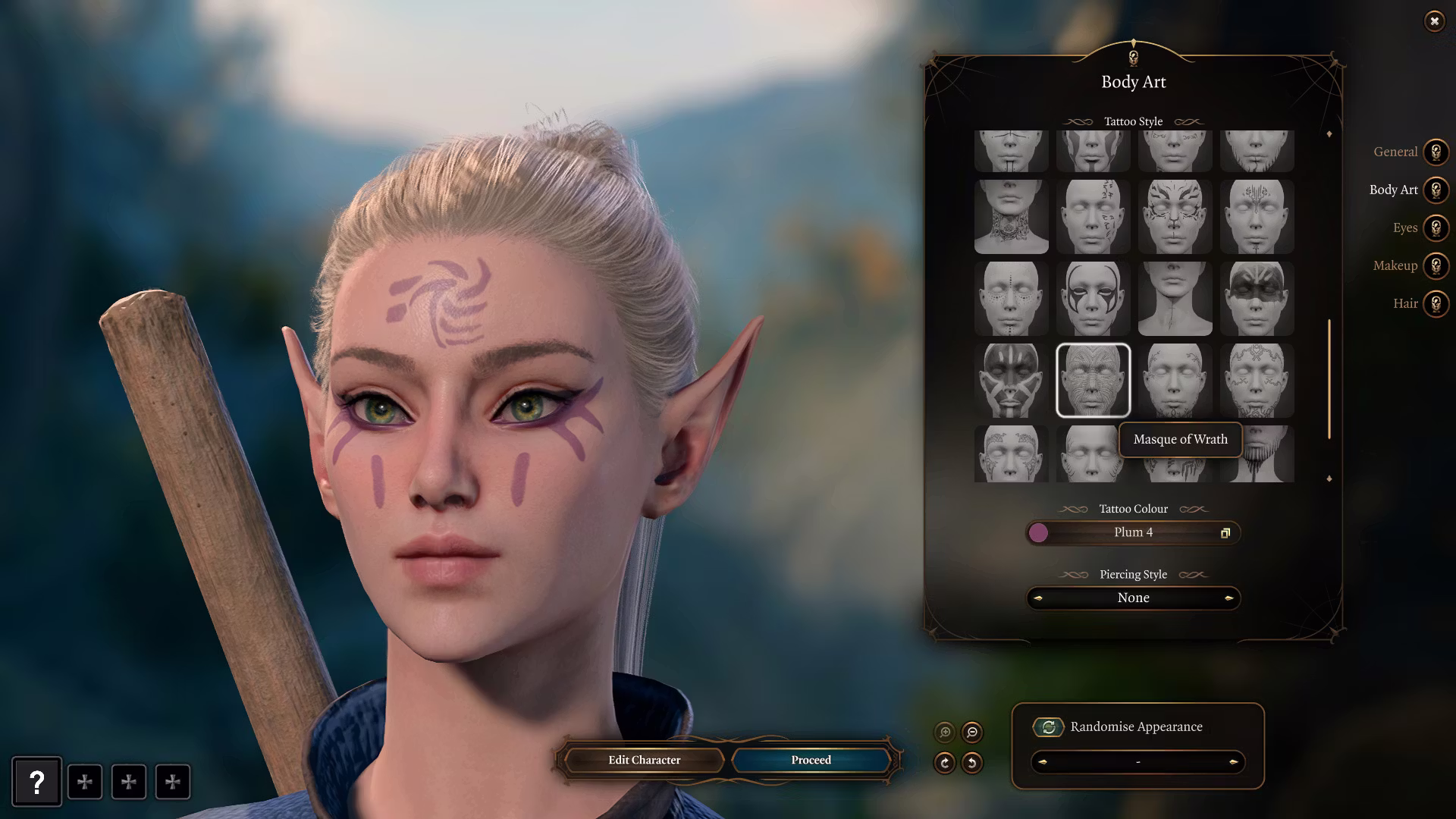Image resolution: width=1456 pixels, height=819 pixels.
Task: Randomise the character's appearance
Action: (x=1048, y=727)
